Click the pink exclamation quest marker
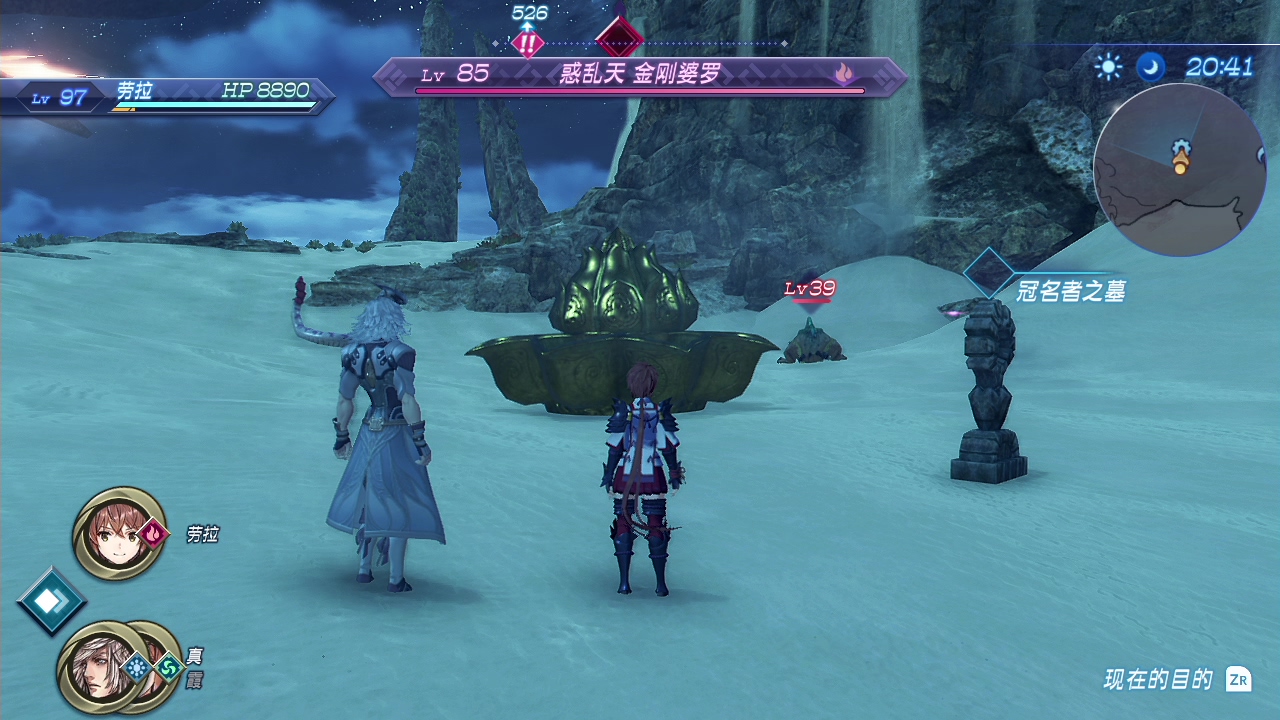Image resolution: width=1280 pixels, height=720 pixels. point(528,43)
